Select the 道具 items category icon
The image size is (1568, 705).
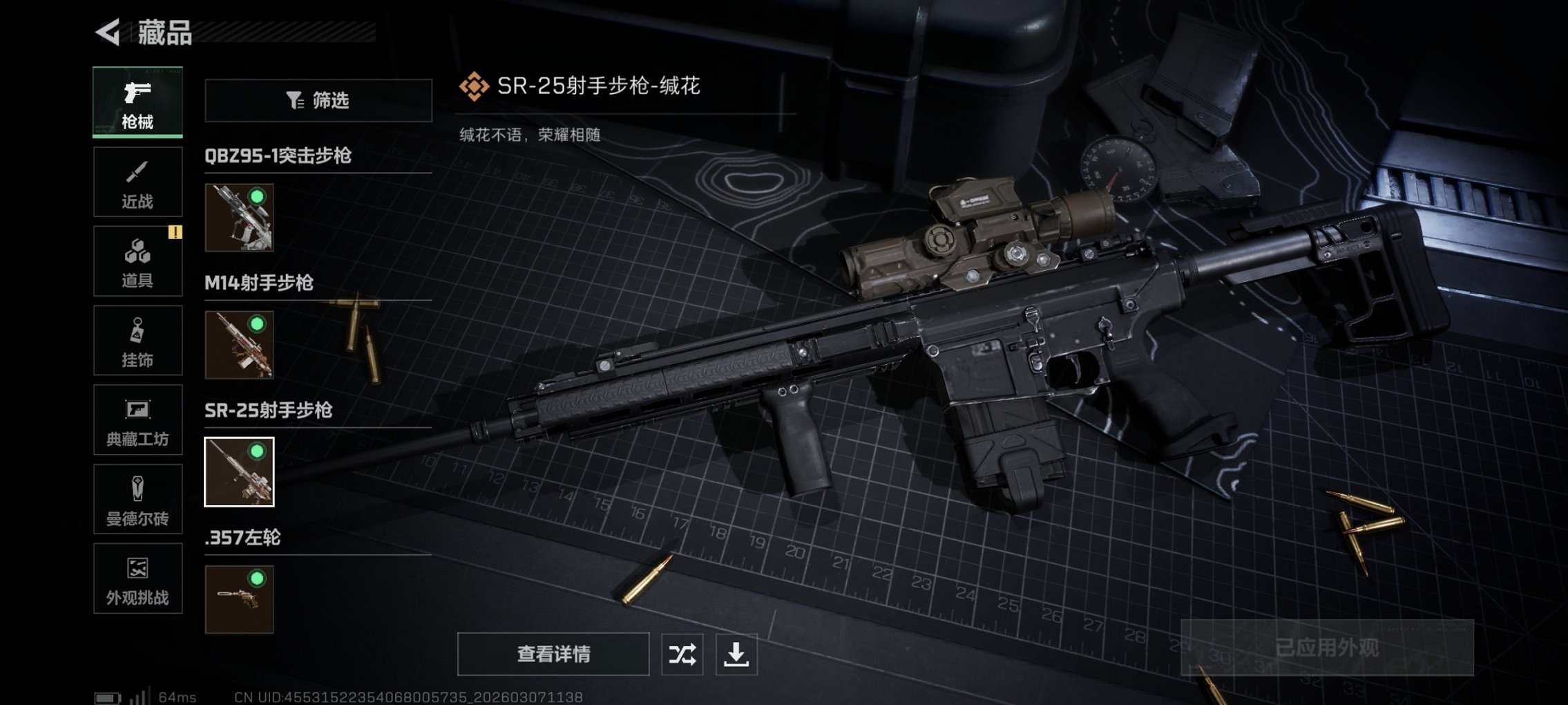(137, 261)
